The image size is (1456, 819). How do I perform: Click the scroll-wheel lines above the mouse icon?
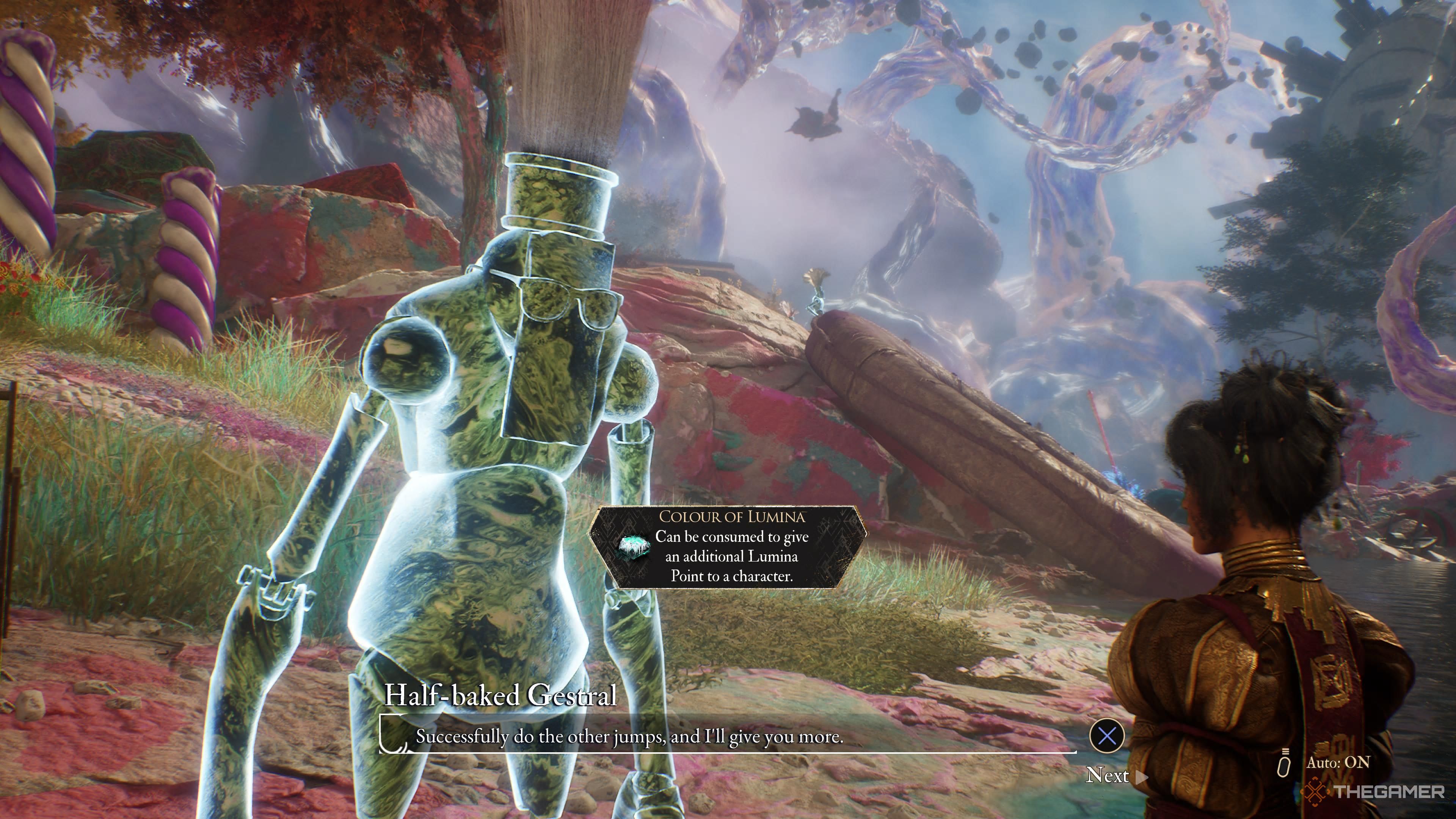point(1286,752)
